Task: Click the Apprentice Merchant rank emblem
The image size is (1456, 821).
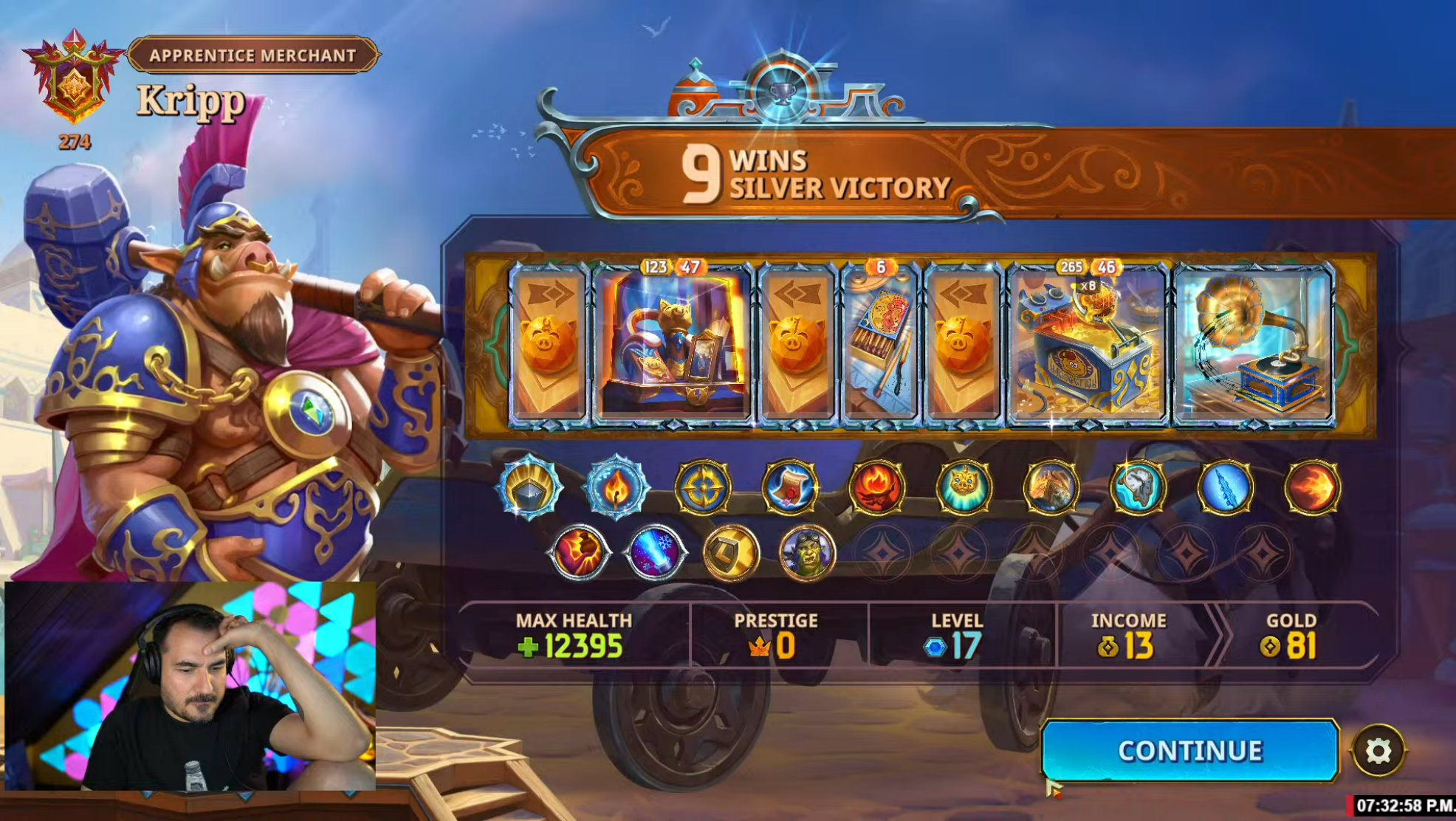Action: pyautogui.click(x=73, y=81)
